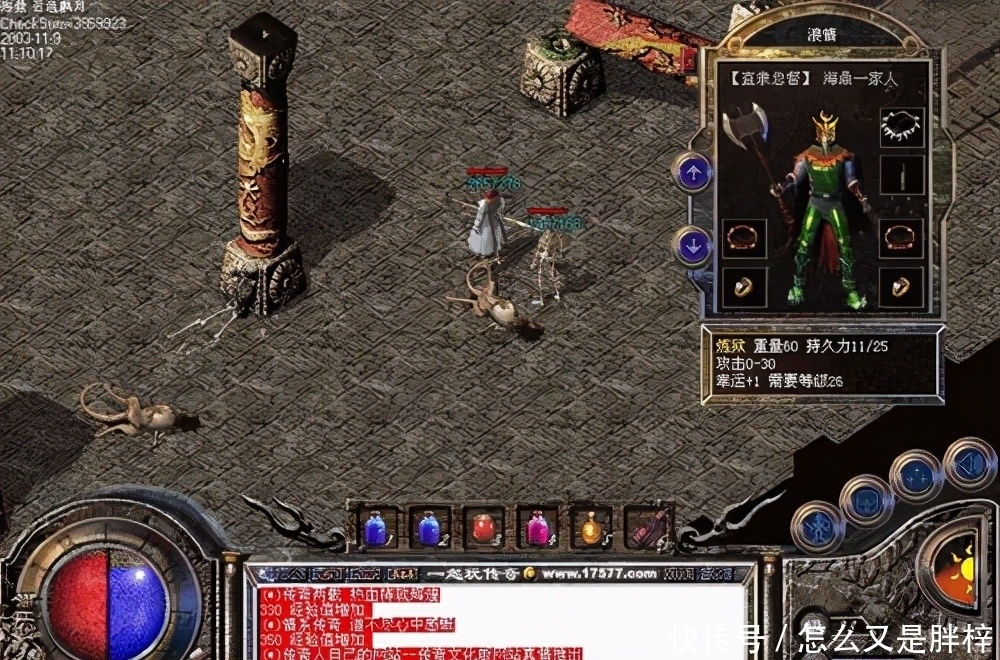Select the spiked necklace equipment slot
The width and height of the screenshot is (1000, 660).
click(900, 127)
